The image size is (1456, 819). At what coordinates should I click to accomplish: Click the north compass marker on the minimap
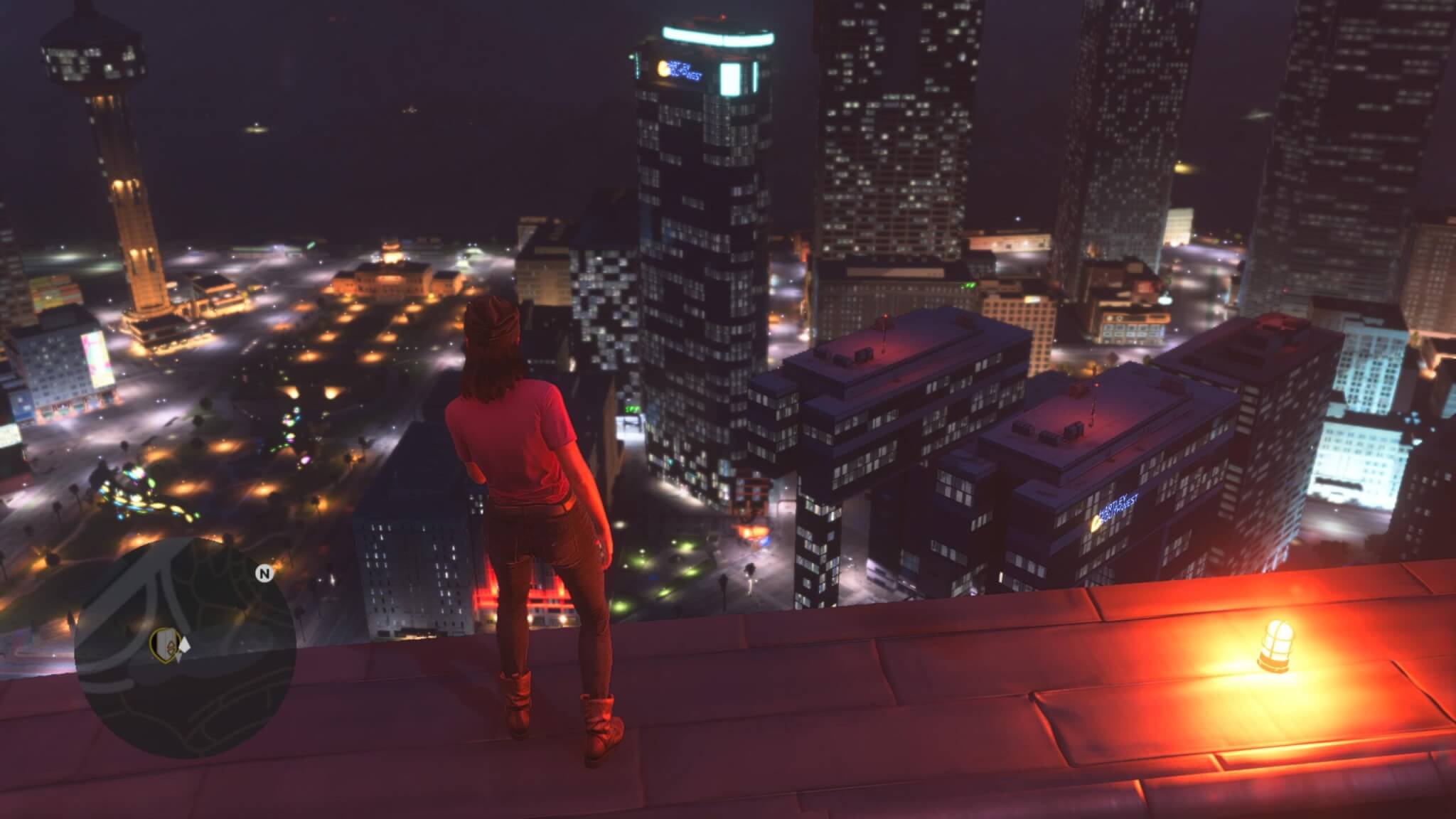[265, 574]
